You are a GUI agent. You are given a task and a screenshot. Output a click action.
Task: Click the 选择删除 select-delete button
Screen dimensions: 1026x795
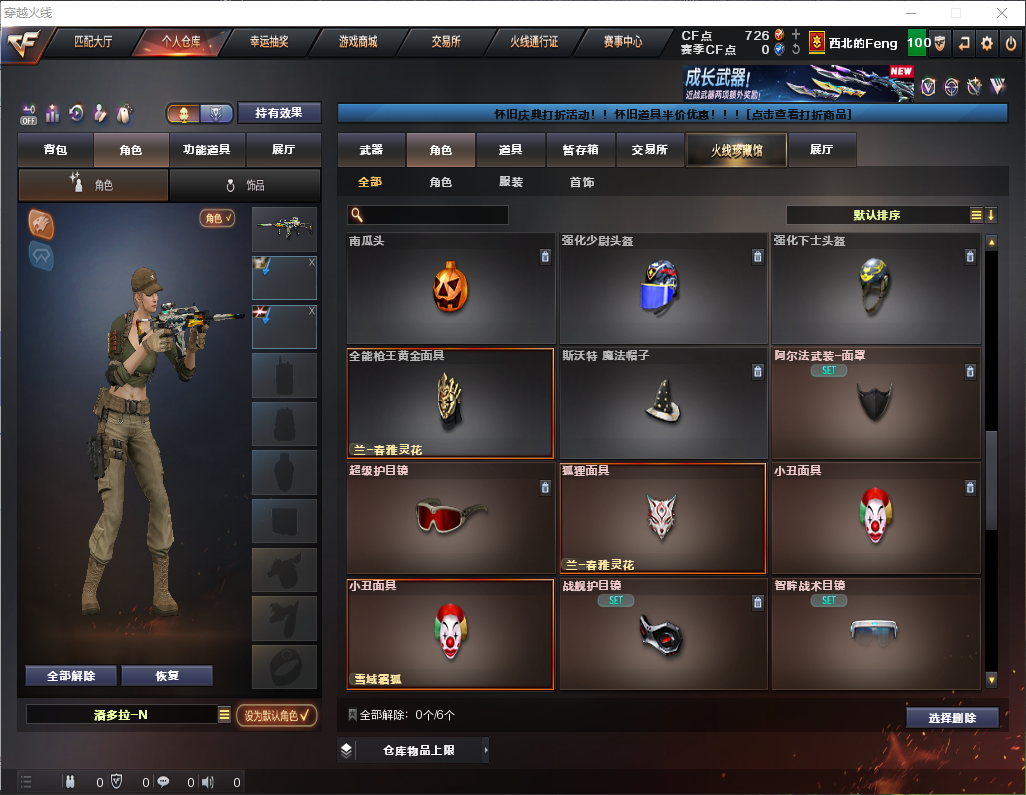952,718
